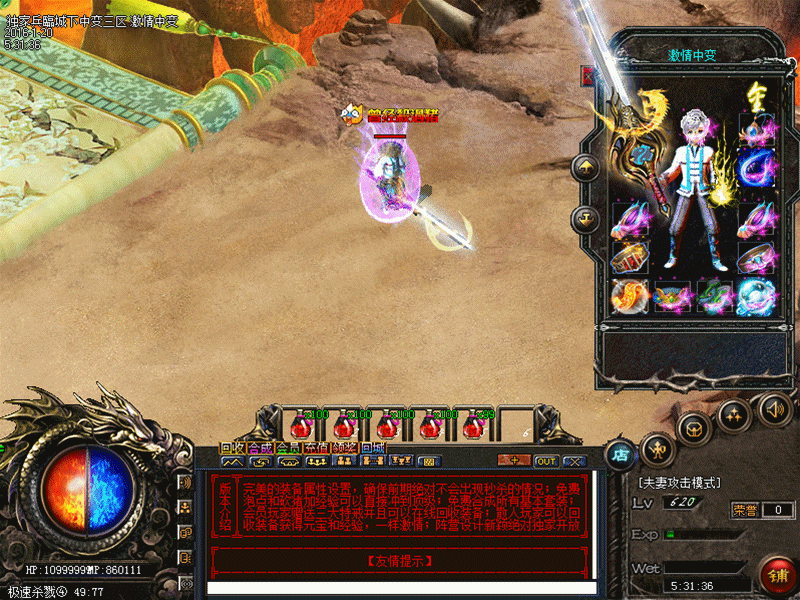Image resolution: width=800 pixels, height=600 pixels.
Task: Click the up arrow on equipment panel
Action: [585, 167]
